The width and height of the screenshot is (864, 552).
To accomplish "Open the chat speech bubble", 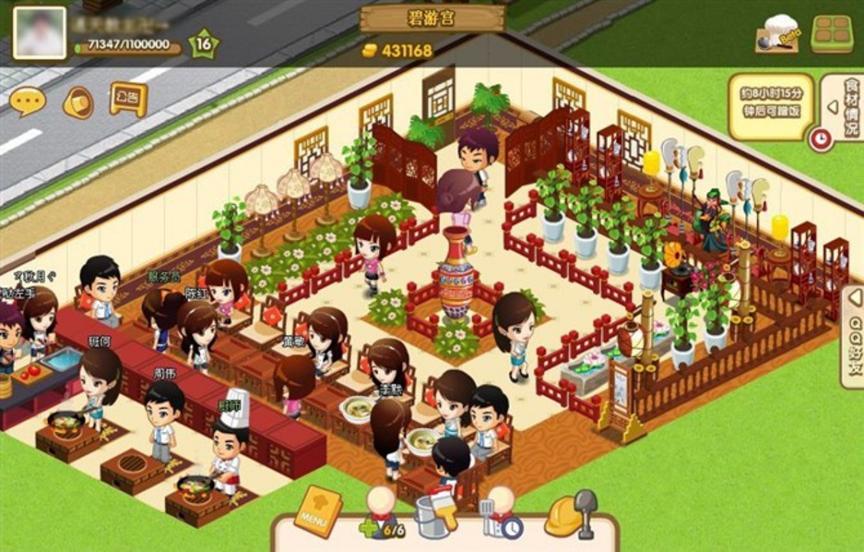I will [x=27, y=100].
